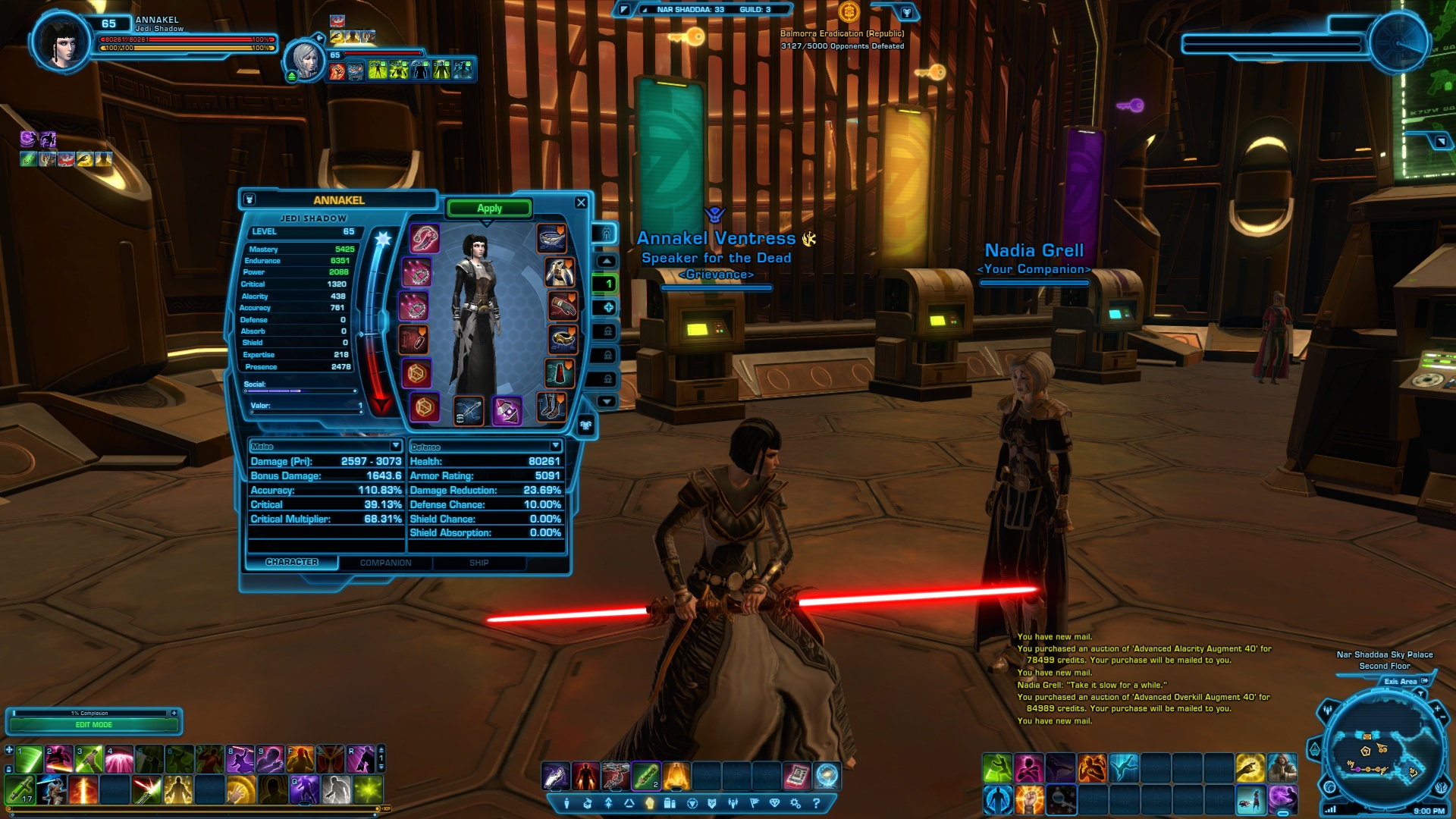
Task: Expand the Melee stats dropdown
Action: (395, 446)
